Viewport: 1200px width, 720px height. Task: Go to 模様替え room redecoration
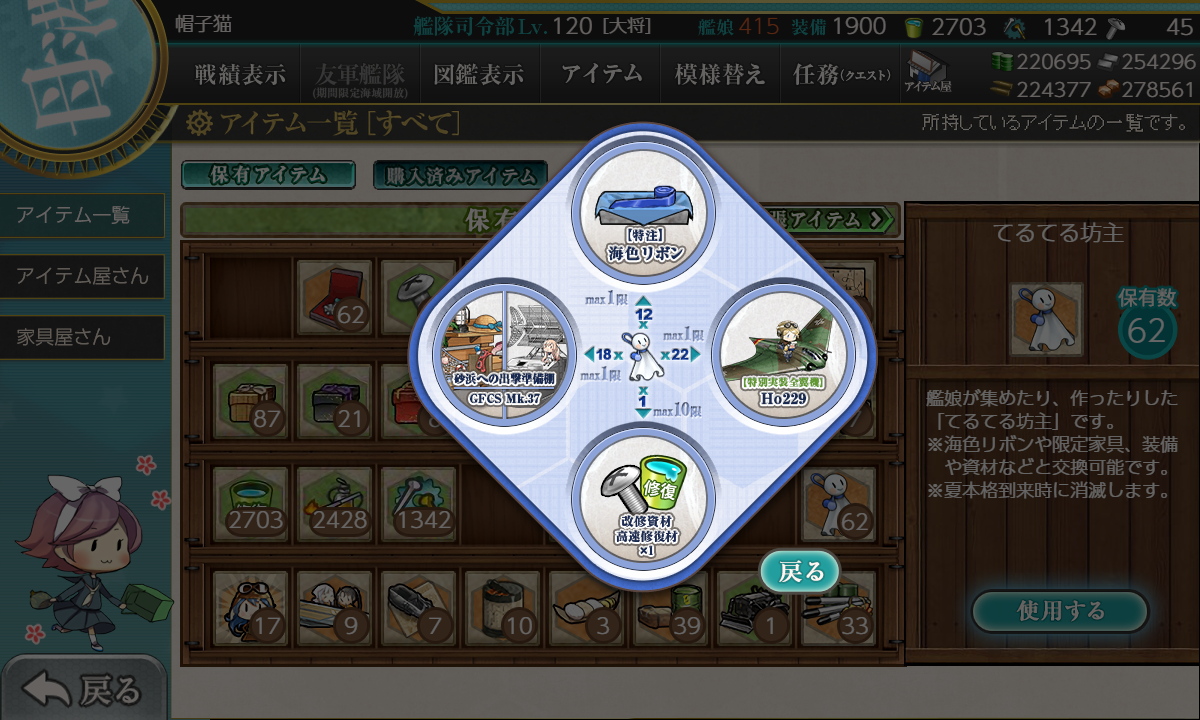(x=719, y=74)
